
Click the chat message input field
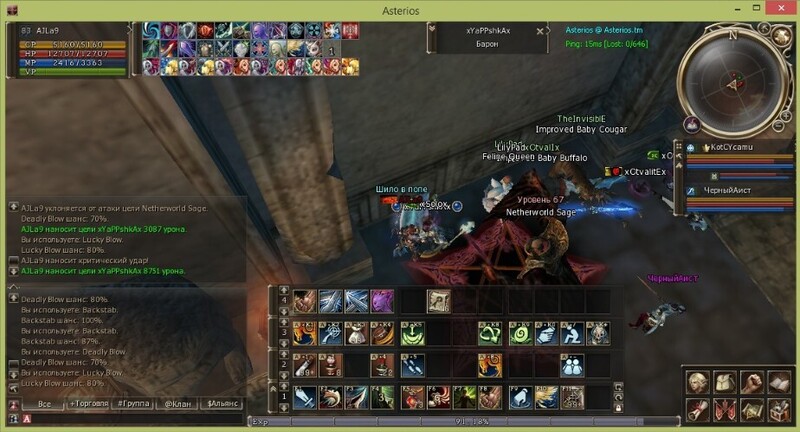[130, 418]
